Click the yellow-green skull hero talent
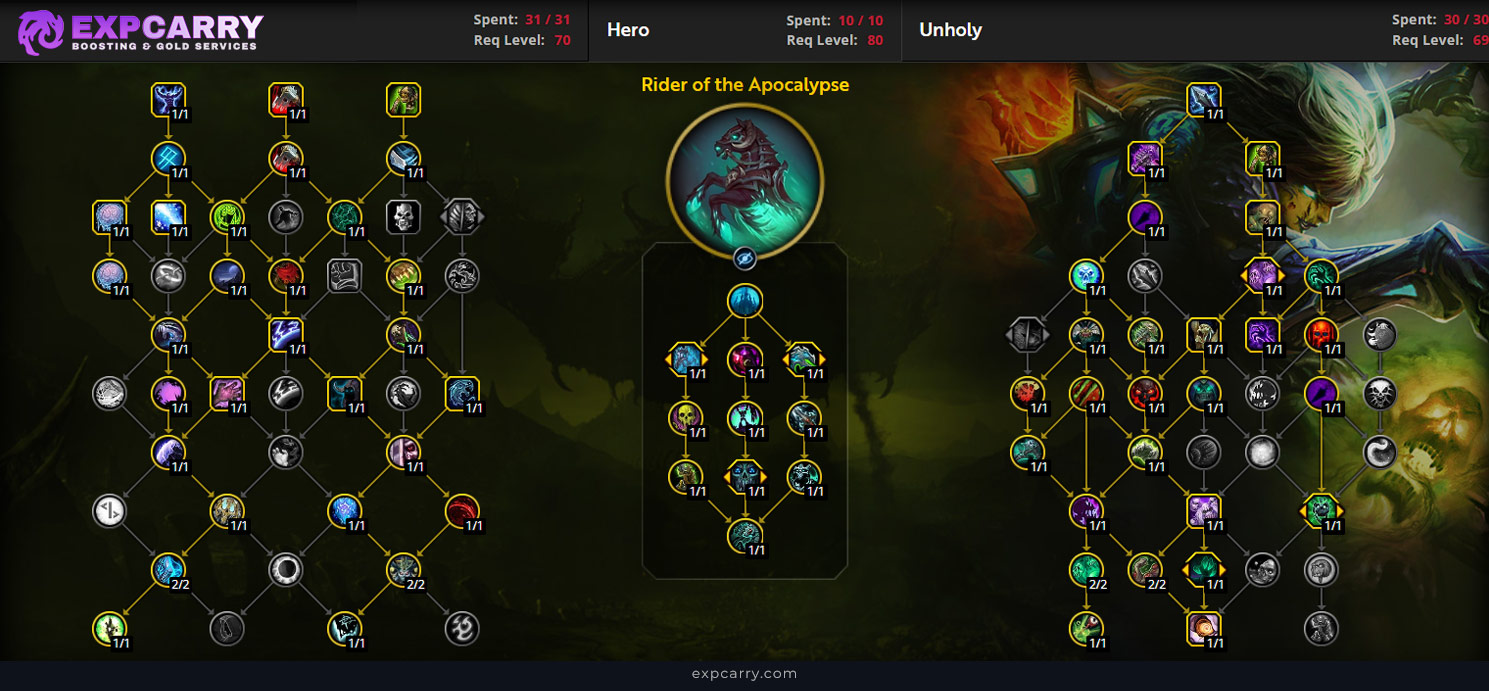Screen dimensions: 1489x691 pyautogui.click(x=686, y=419)
